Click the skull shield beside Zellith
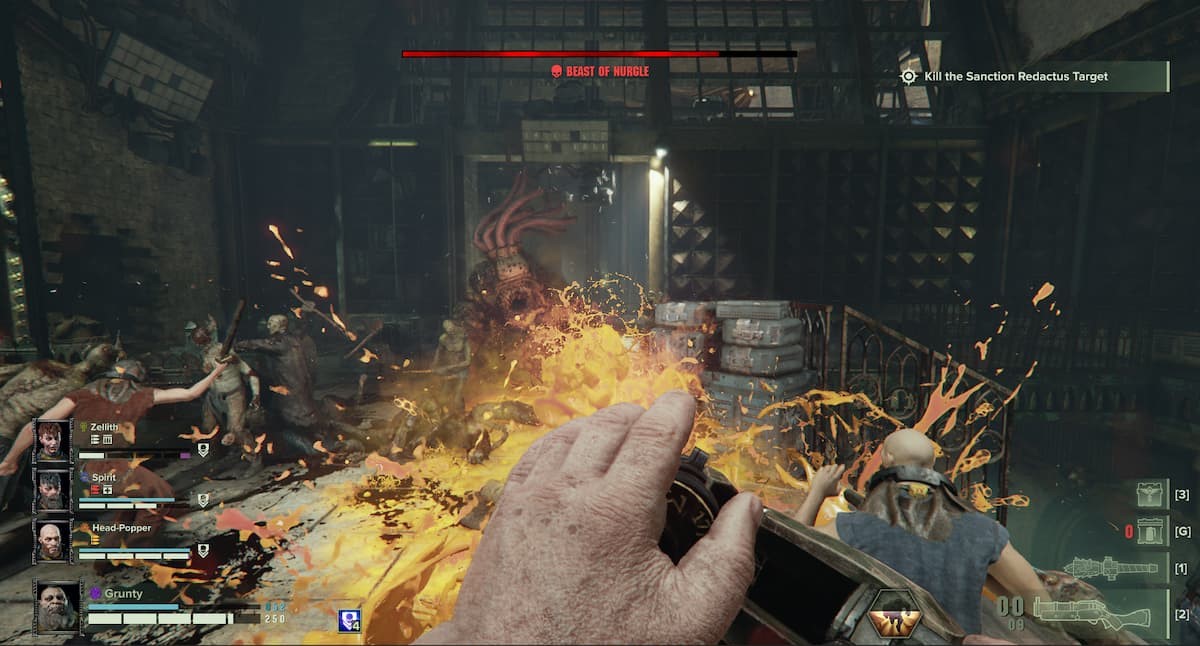 (203, 450)
